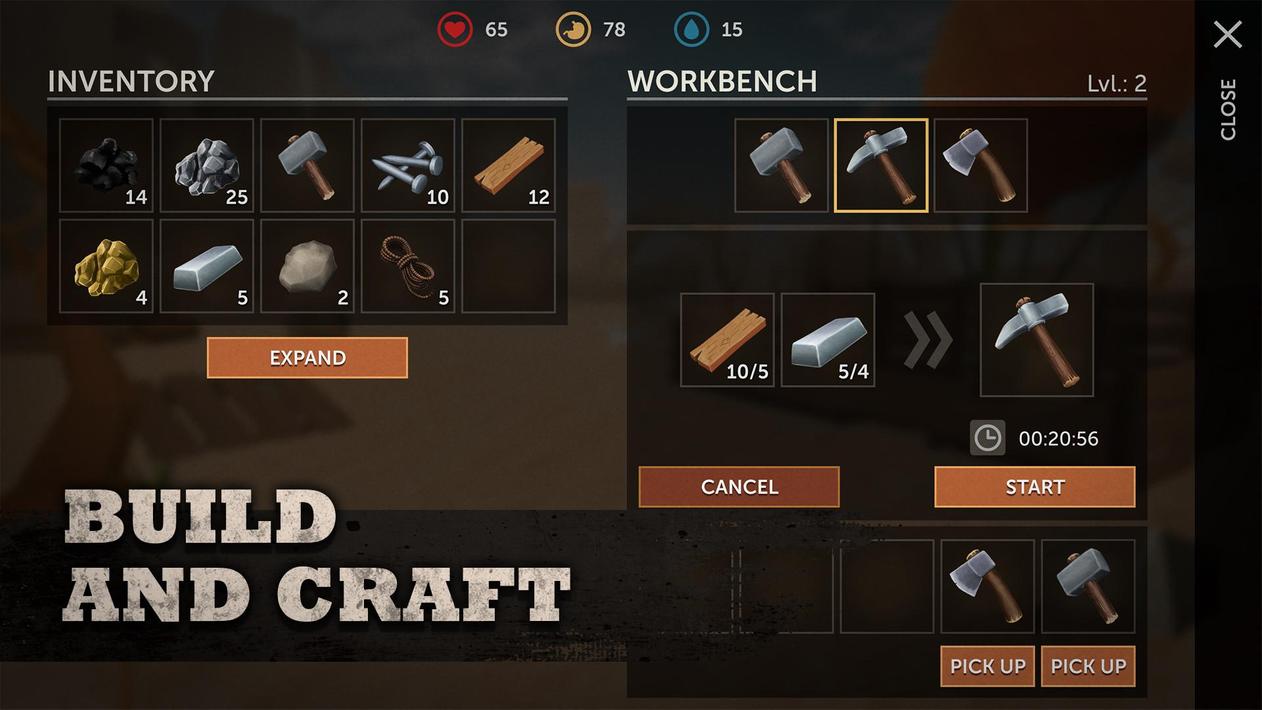Select the 12 wood planks inventory slot

[509, 166]
